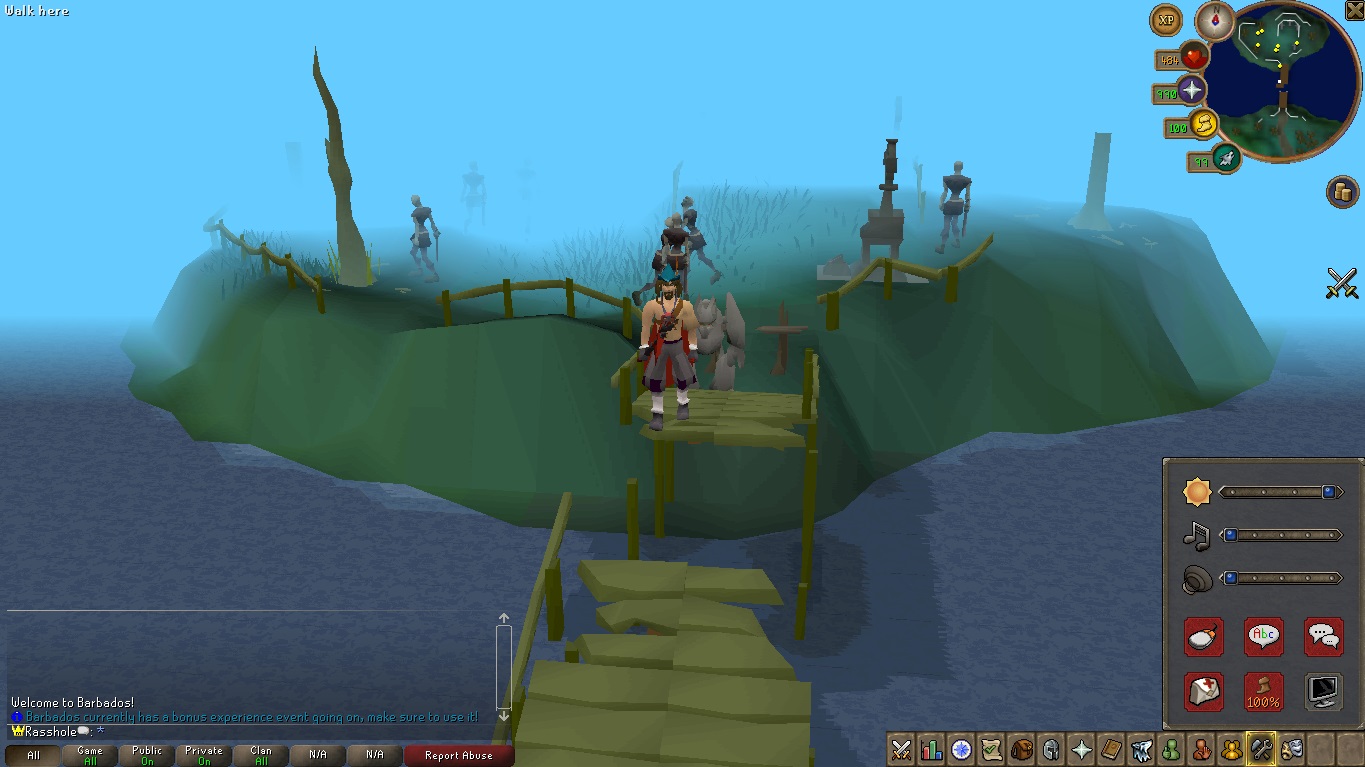Switch to the skills stats tab

point(931,749)
